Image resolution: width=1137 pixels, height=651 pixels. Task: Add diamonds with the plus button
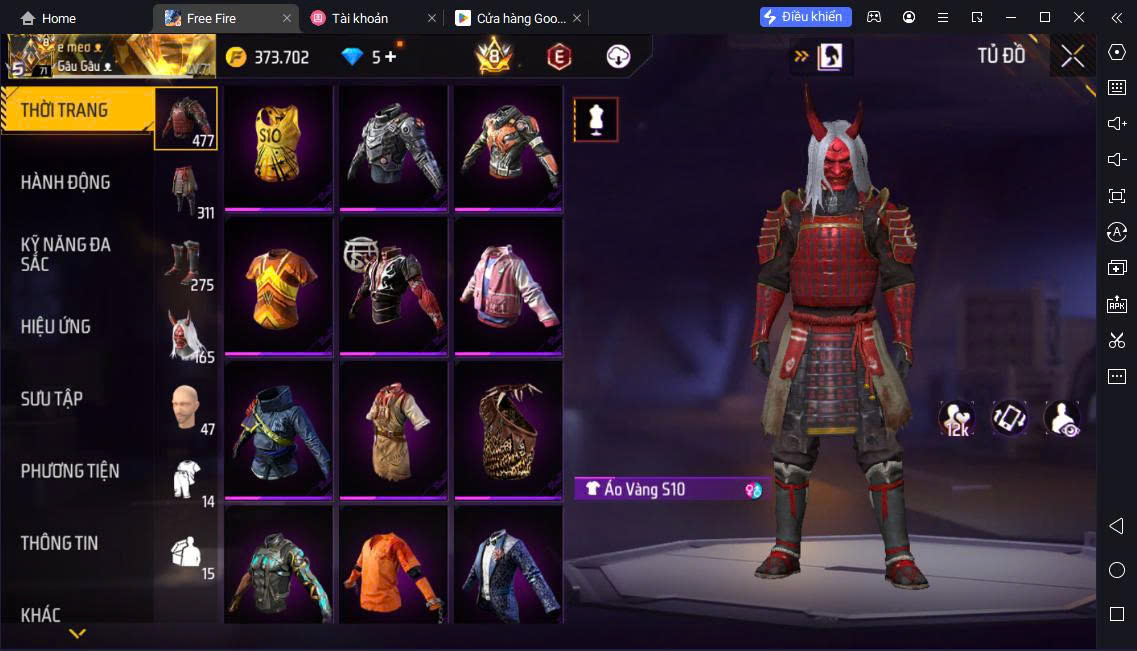point(390,57)
